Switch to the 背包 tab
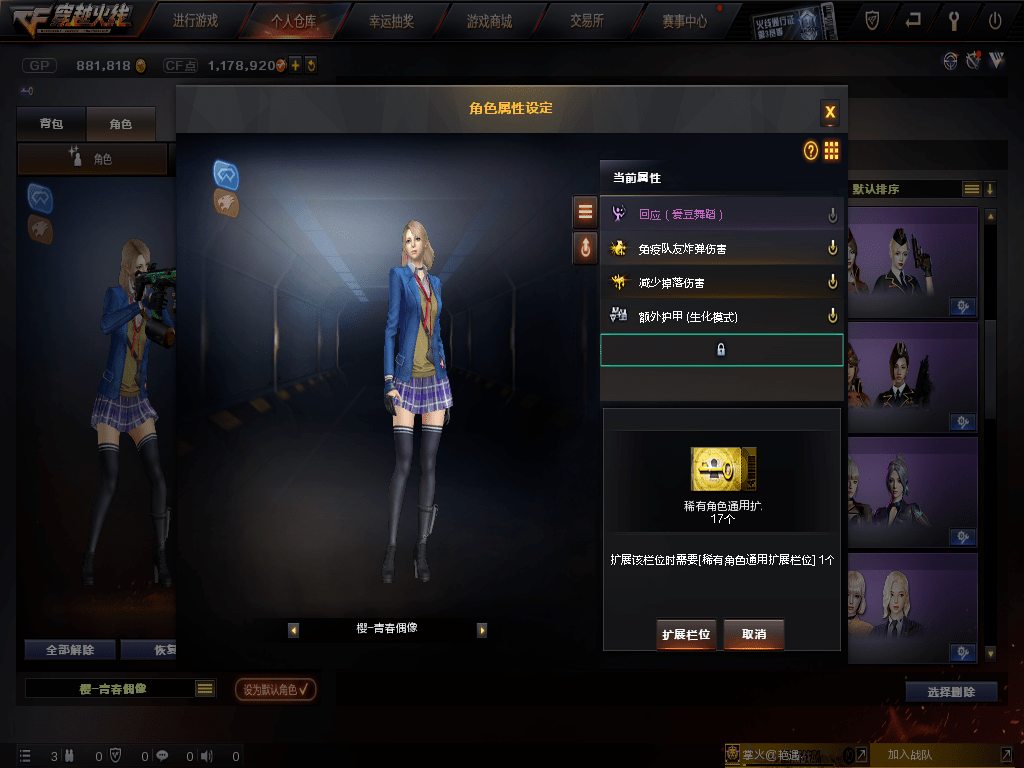 tap(51, 124)
